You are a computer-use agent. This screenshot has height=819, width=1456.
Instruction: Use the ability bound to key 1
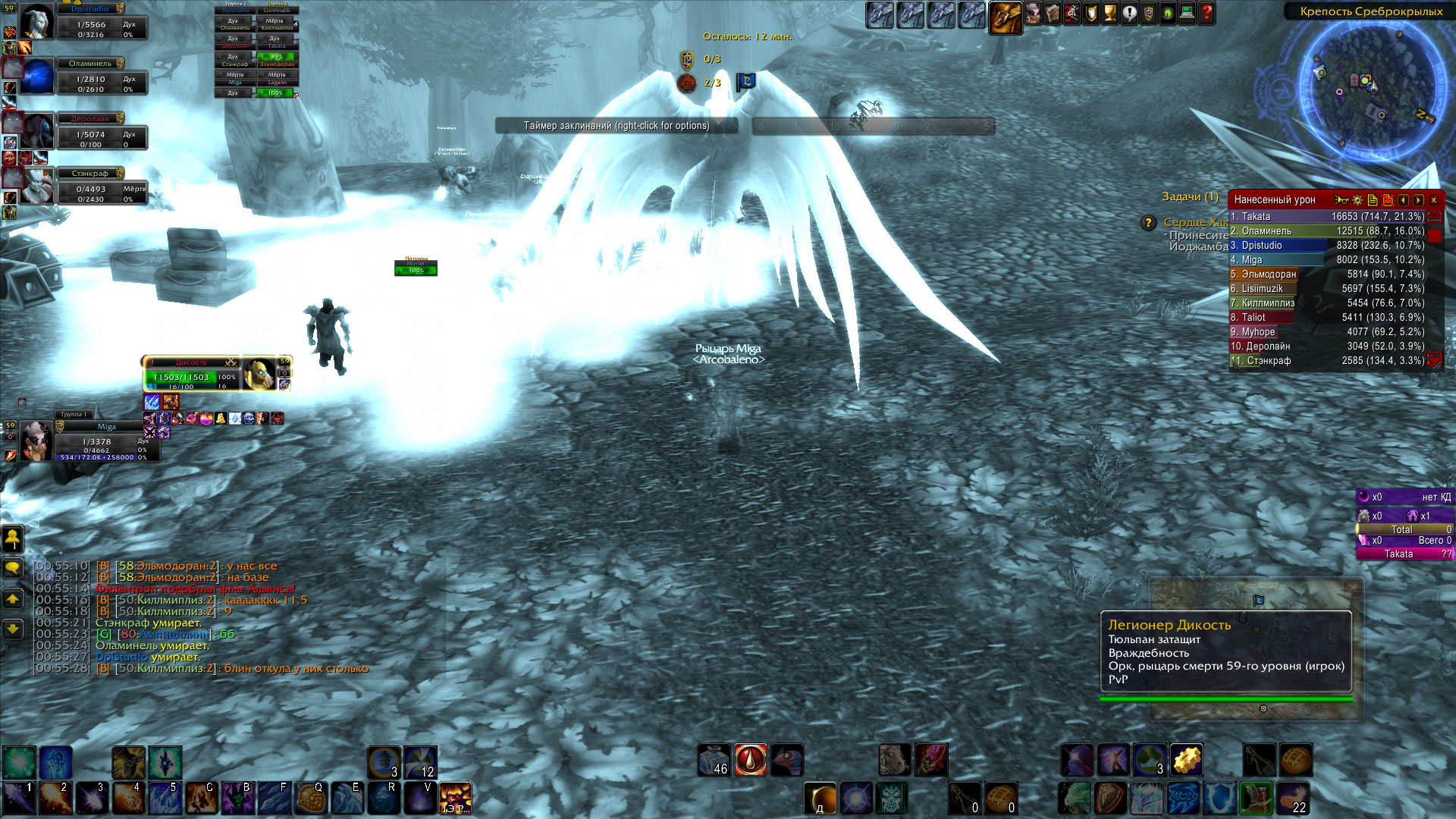tap(18, 799)
